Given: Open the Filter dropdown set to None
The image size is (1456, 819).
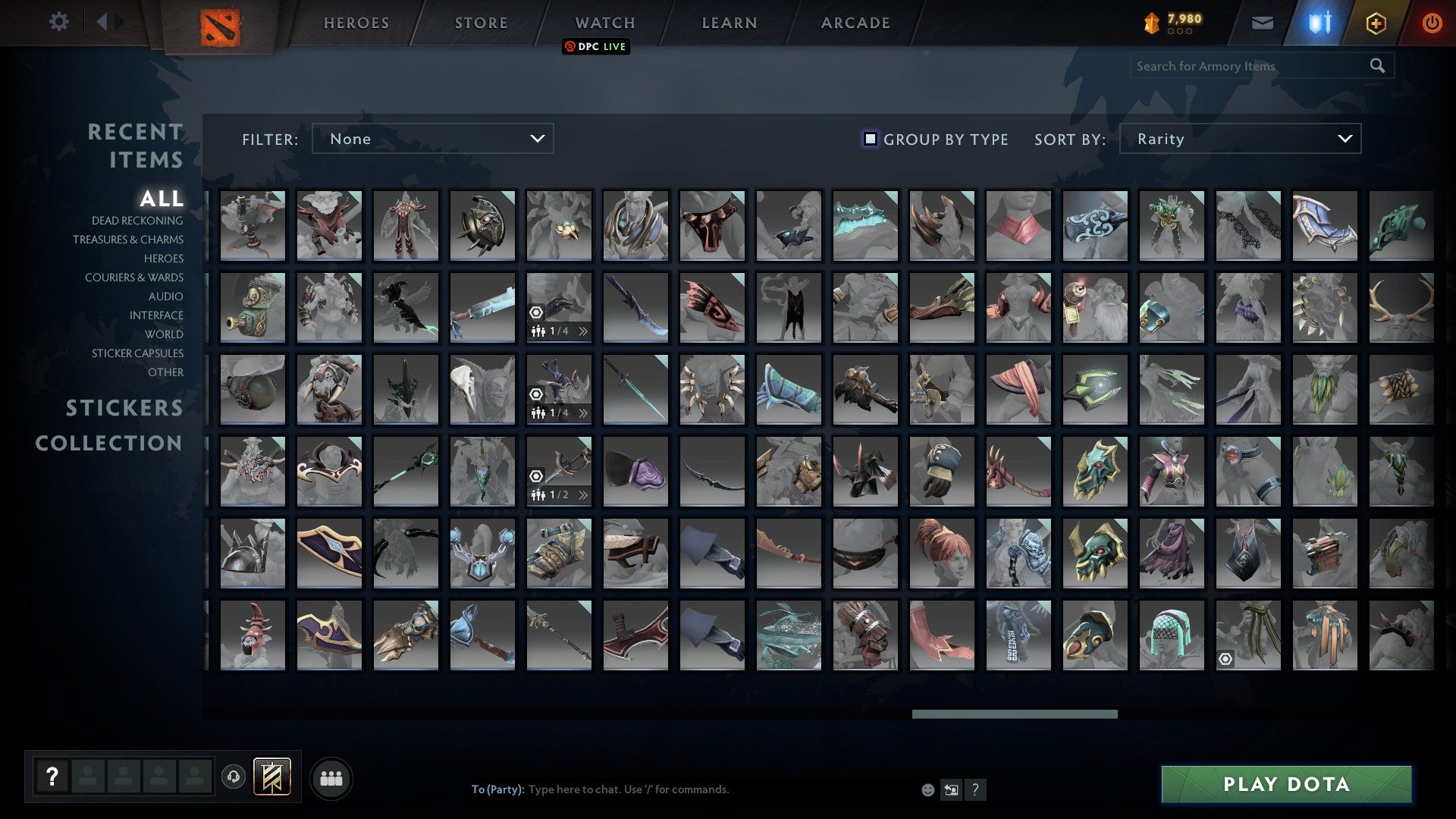Looking at the screenshot, I should coord(432,139).
